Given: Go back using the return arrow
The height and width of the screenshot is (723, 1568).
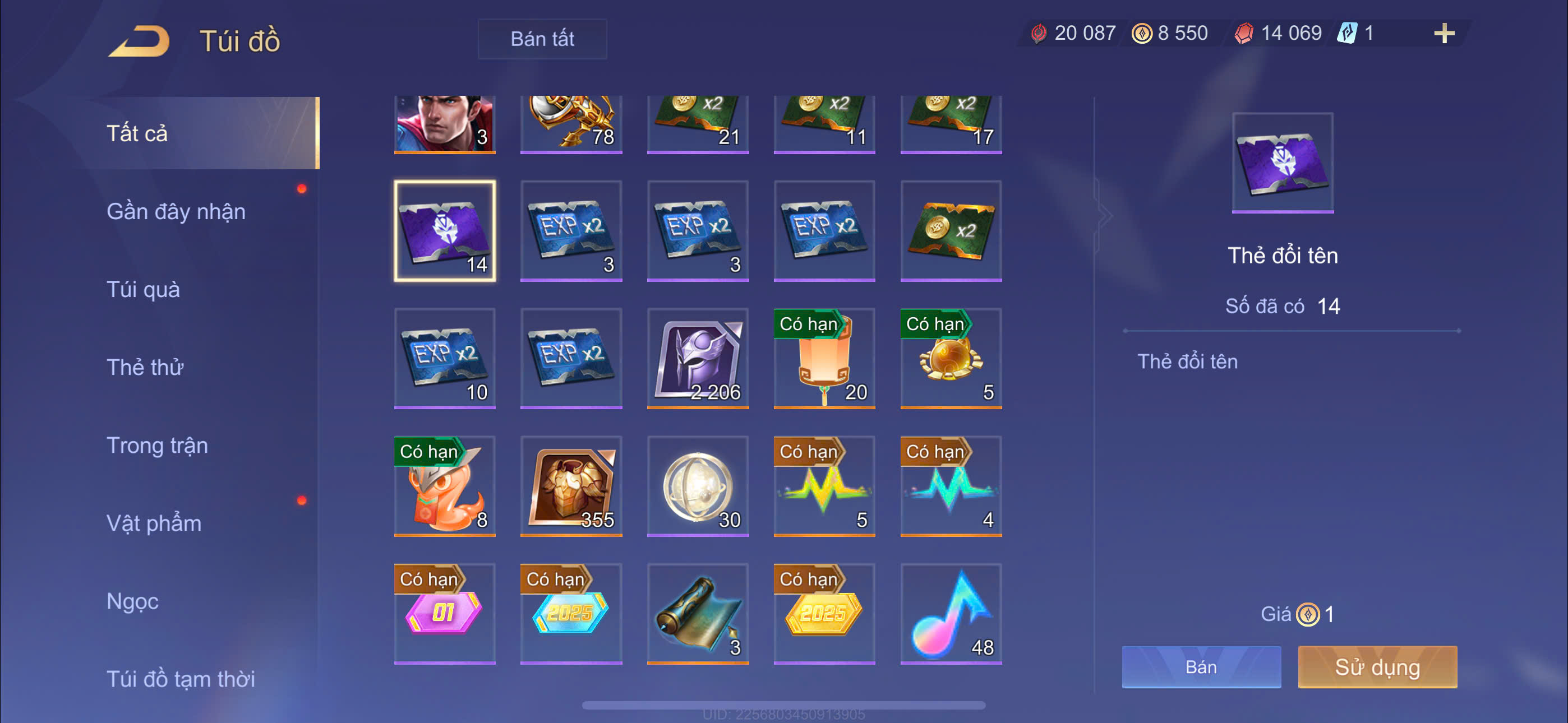Looking at the screenshot, I should click(x=140, y=41).
